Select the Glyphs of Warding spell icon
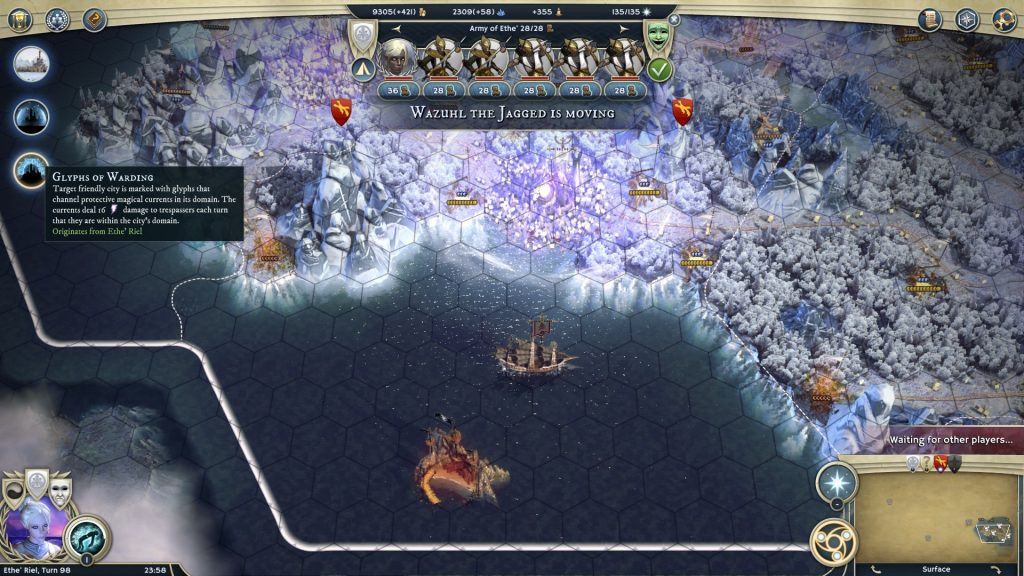This screenshot has width=1024, height=576. pos(31,171)
